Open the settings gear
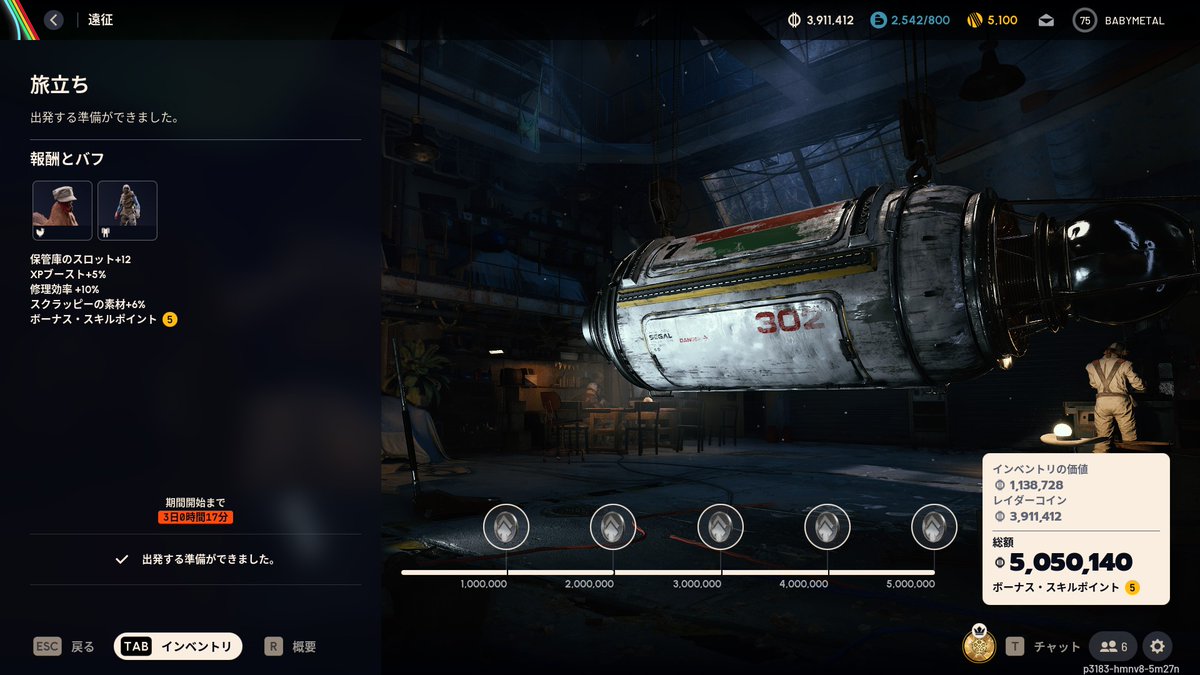Screen dimensions: 1200x675 1158,646
